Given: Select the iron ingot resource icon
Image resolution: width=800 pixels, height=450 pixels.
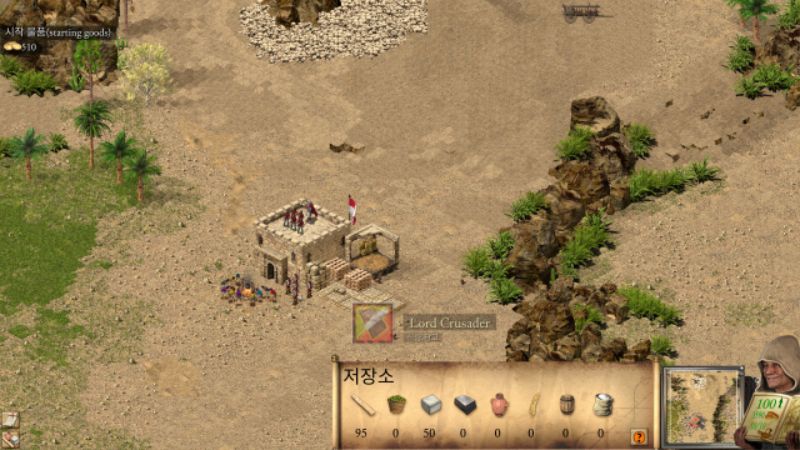Looking at the screenshot, I should coord(465,404).
